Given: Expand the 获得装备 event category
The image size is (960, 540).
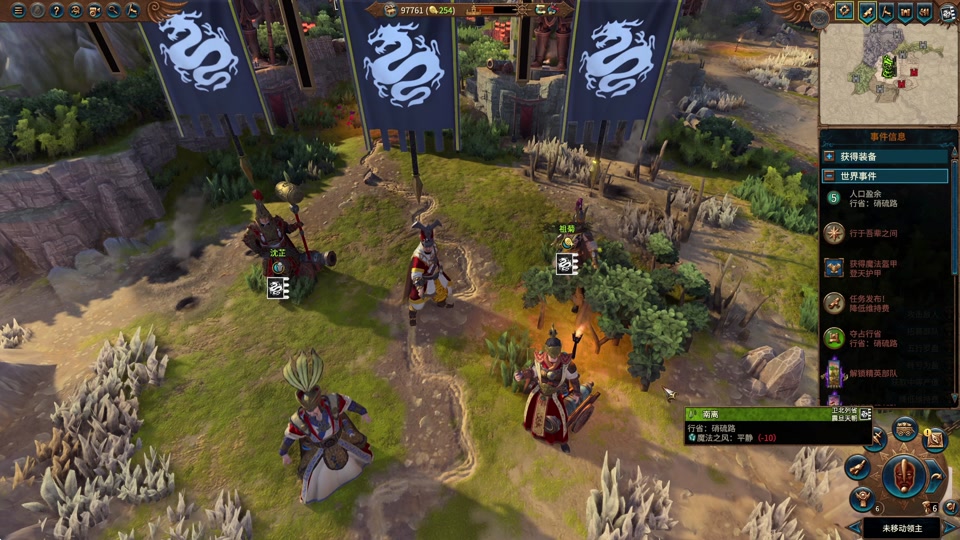Looking at the screenshot, I should pos(829,157).
